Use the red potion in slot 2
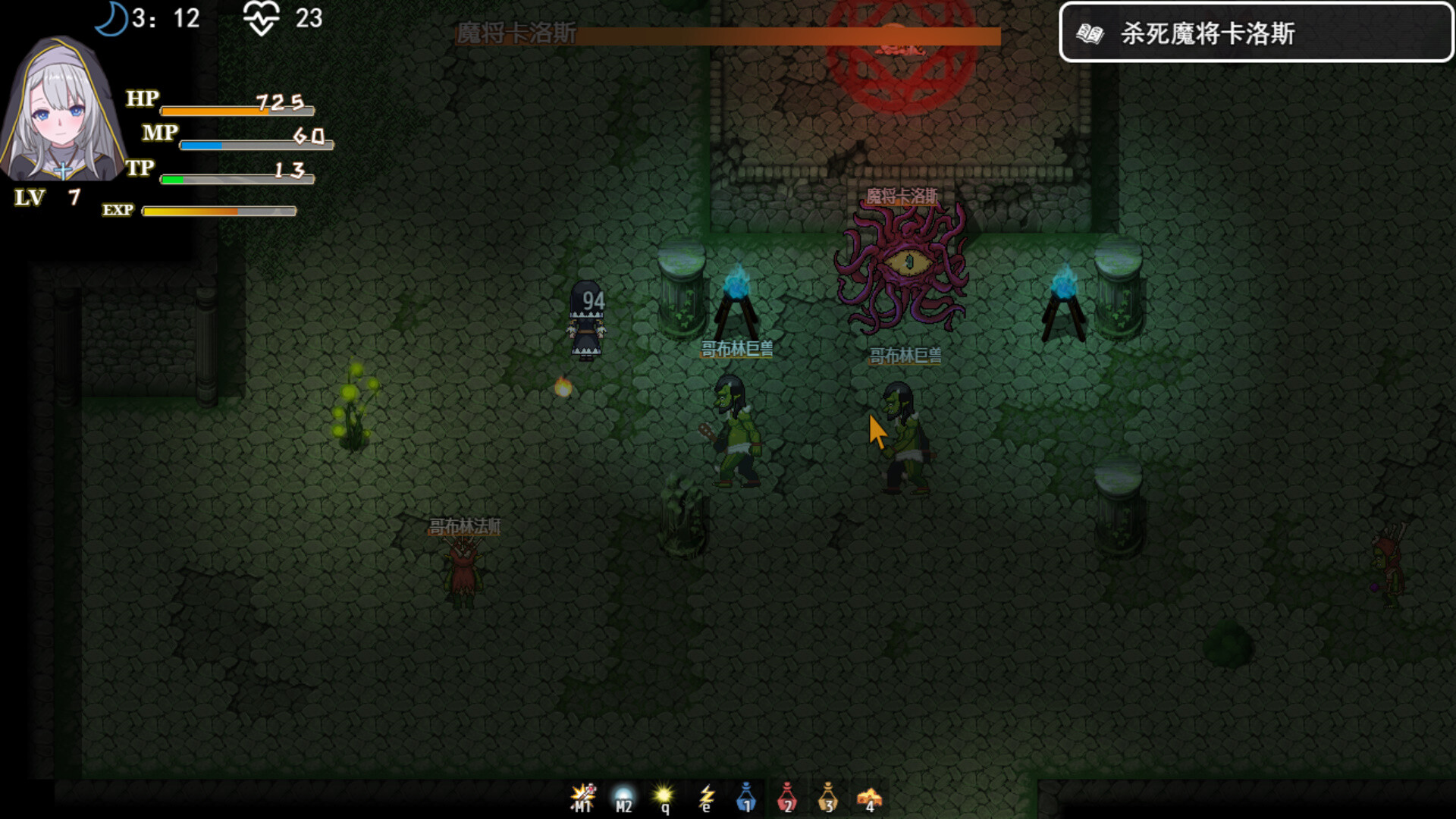 click(789, 796)
